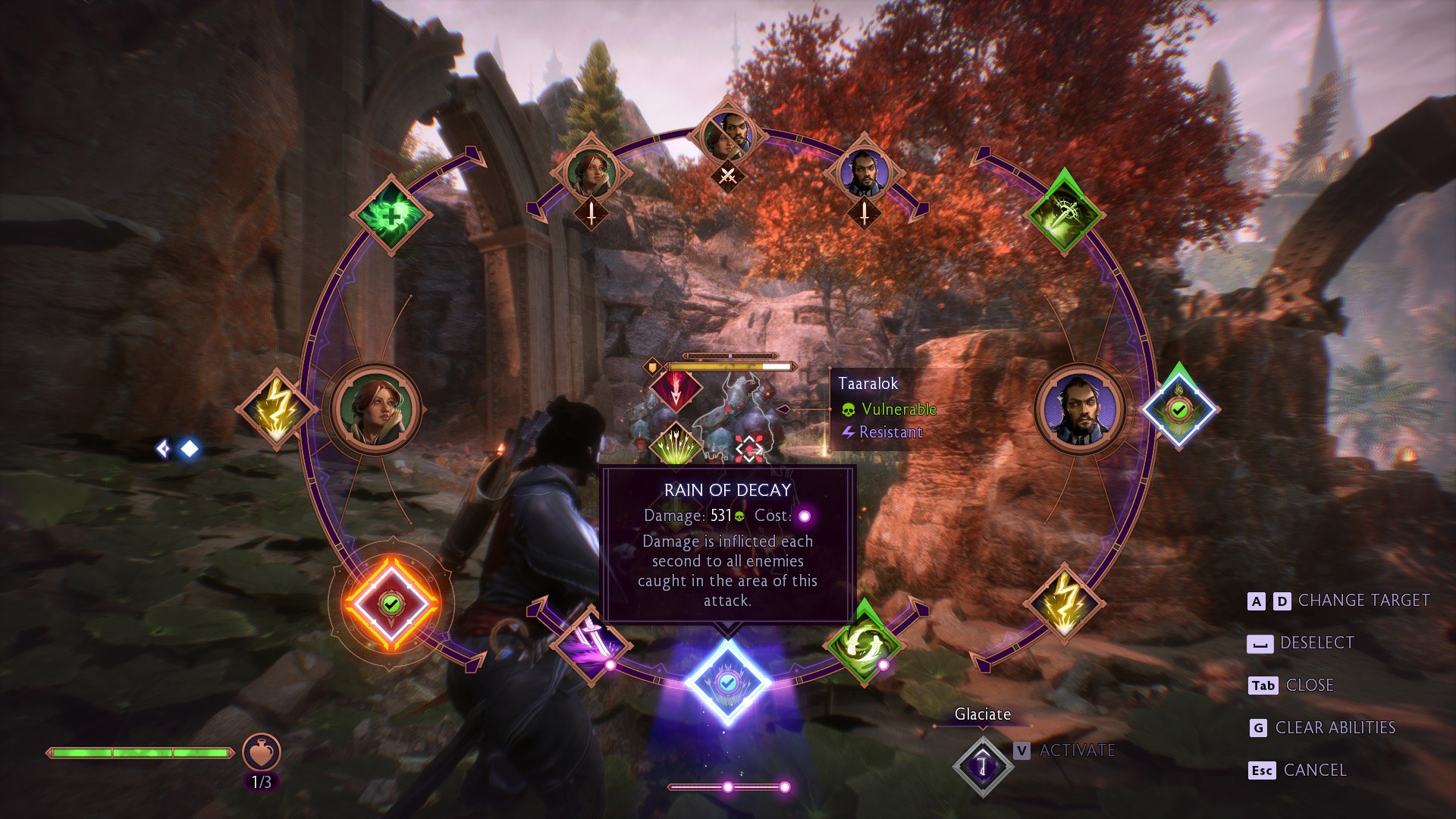Click the Clear Abilities option

click(x=1335, y=728)
